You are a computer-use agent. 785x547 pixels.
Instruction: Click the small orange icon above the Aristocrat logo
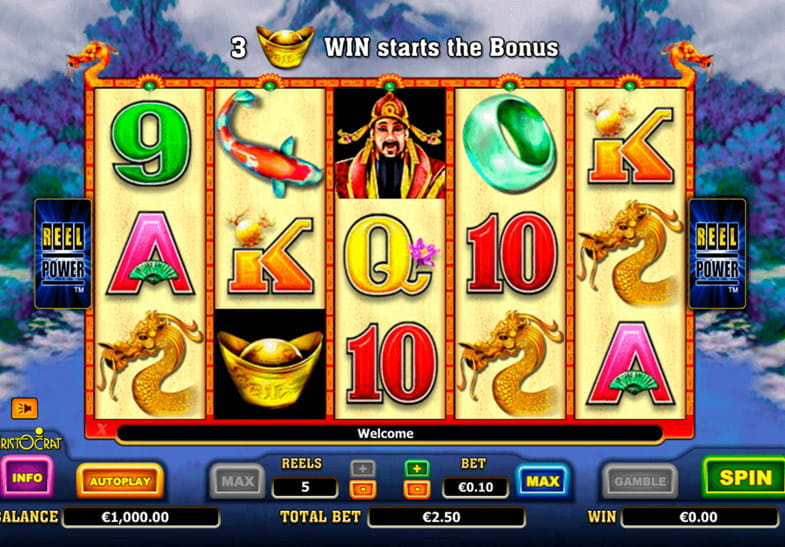click(x=22, y=408)
